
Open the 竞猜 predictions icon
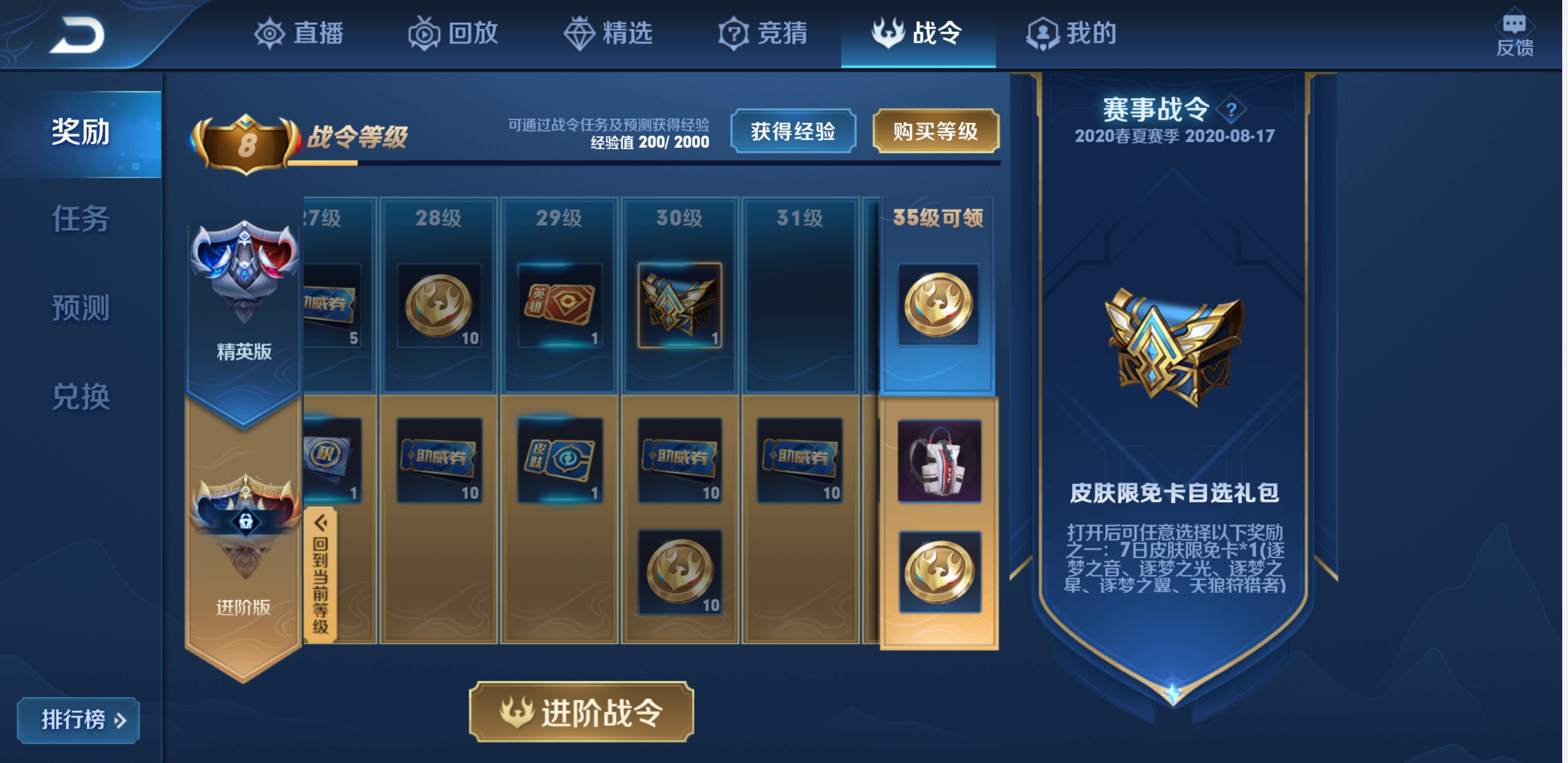click(734, 35)
